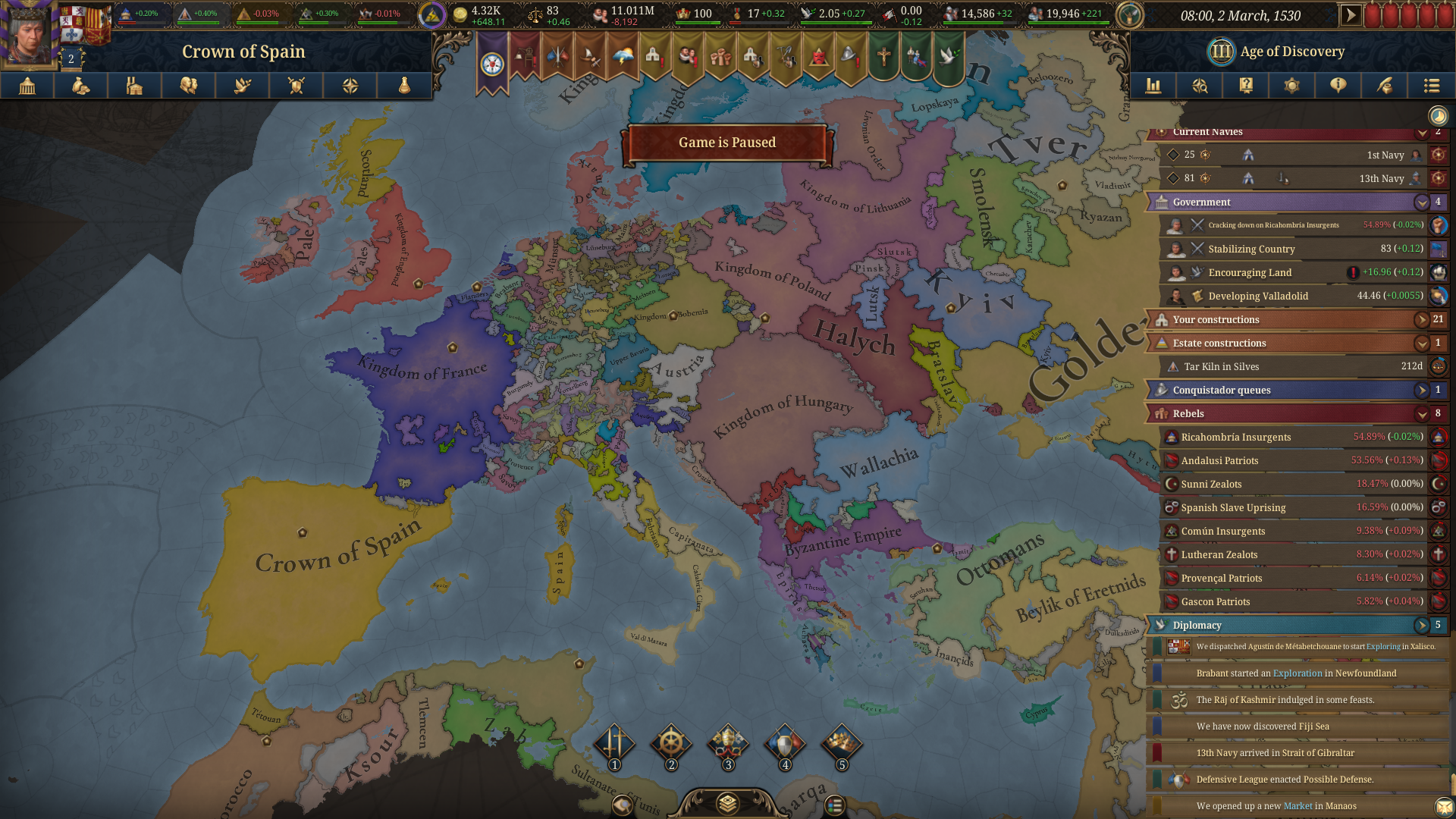This screenshot has height=819, width=1456.
Task: Choose the ship wheel naval map mode
Action: (671, 744)
